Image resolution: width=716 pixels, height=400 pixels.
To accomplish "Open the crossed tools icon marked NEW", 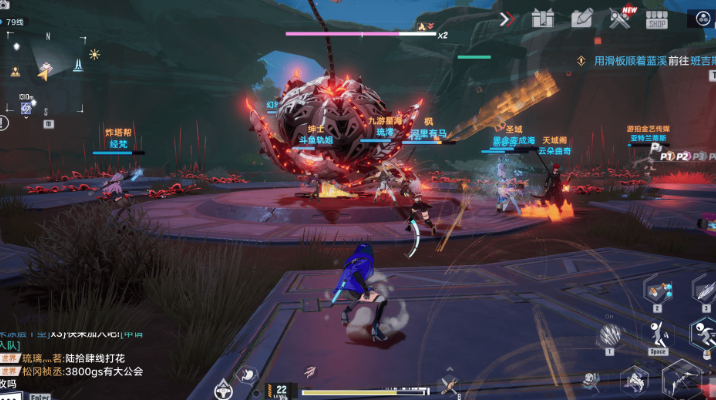I will click(619, 18).
